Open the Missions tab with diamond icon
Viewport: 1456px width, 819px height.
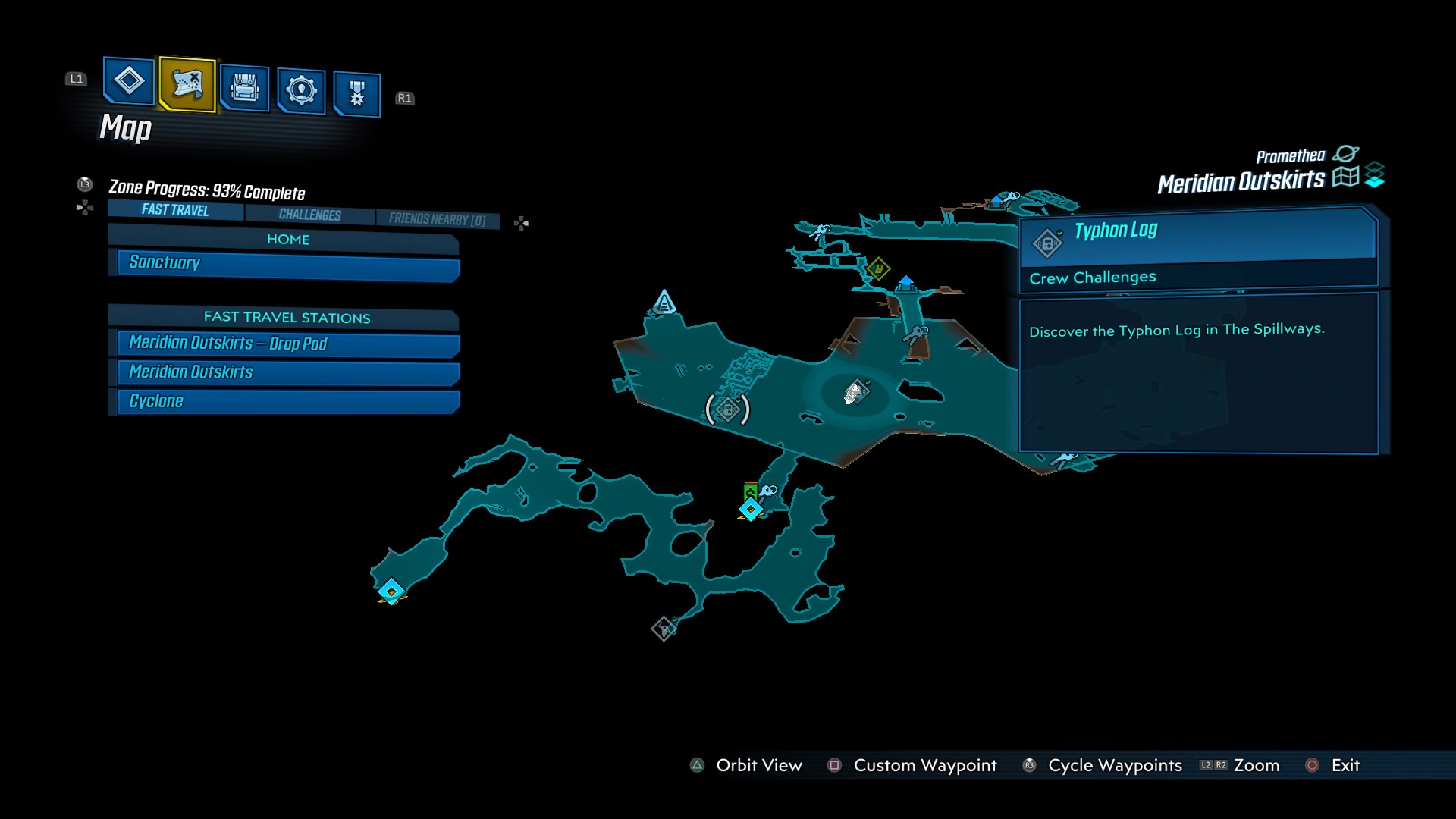tap(128, 80)
